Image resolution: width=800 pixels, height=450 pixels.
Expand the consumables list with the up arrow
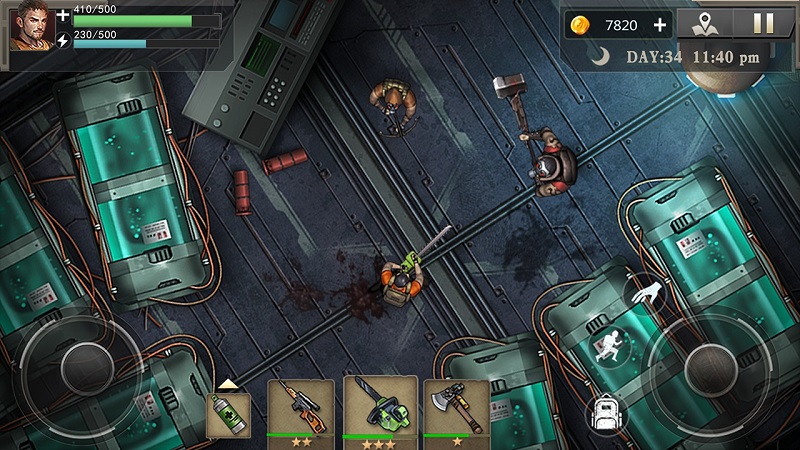(227, 384)
